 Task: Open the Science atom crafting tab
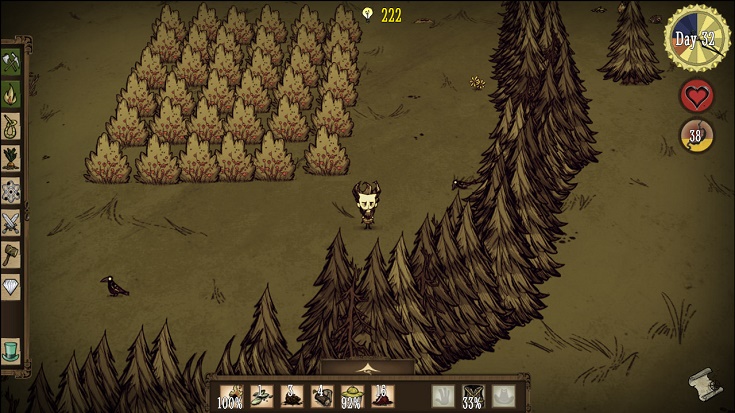point(11,190)
